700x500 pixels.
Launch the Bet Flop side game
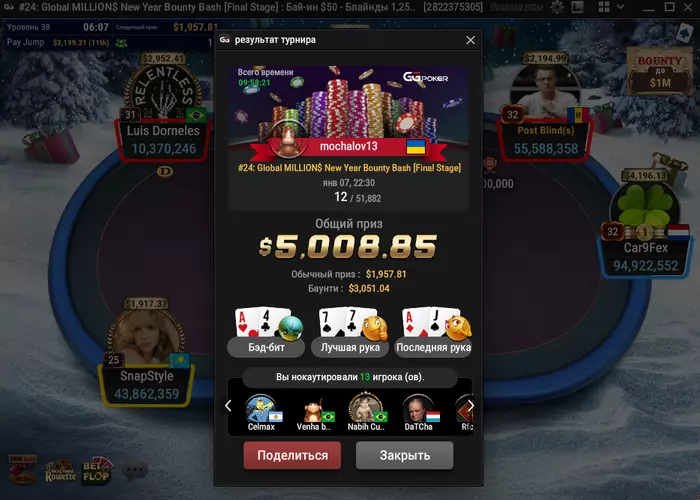tap(97, 469)
